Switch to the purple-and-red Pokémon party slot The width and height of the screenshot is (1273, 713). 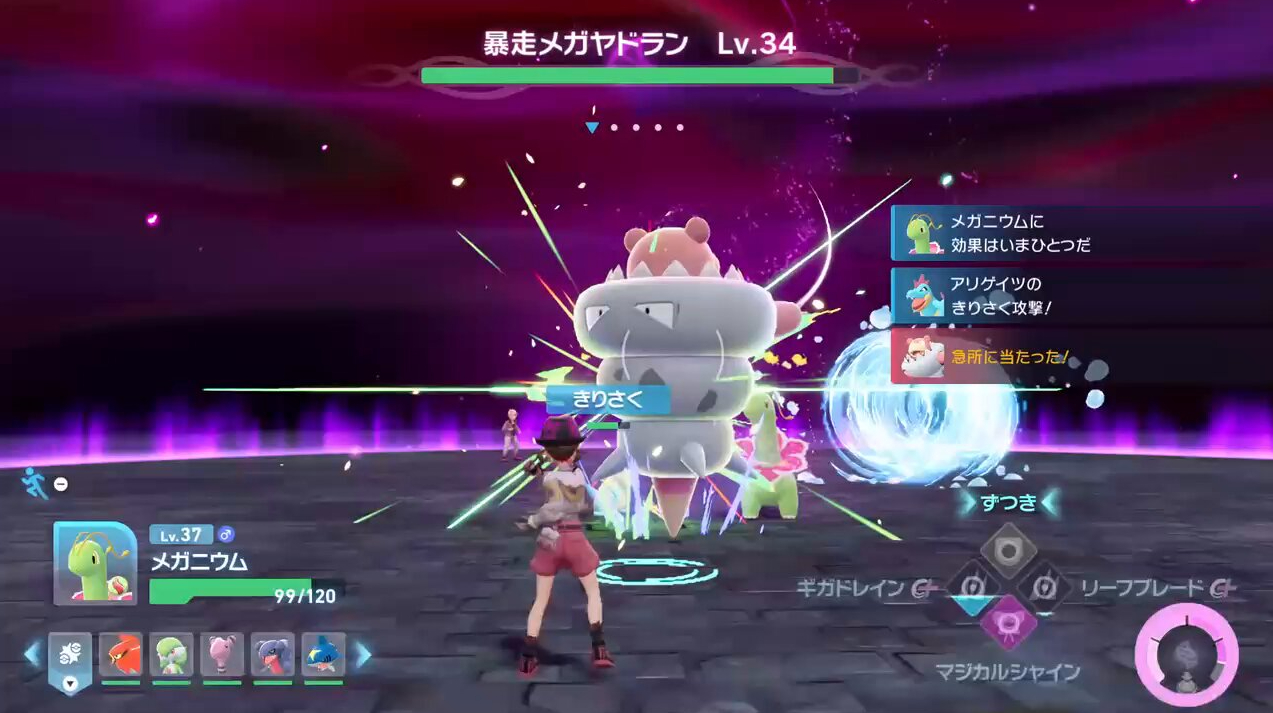(272, 656)
